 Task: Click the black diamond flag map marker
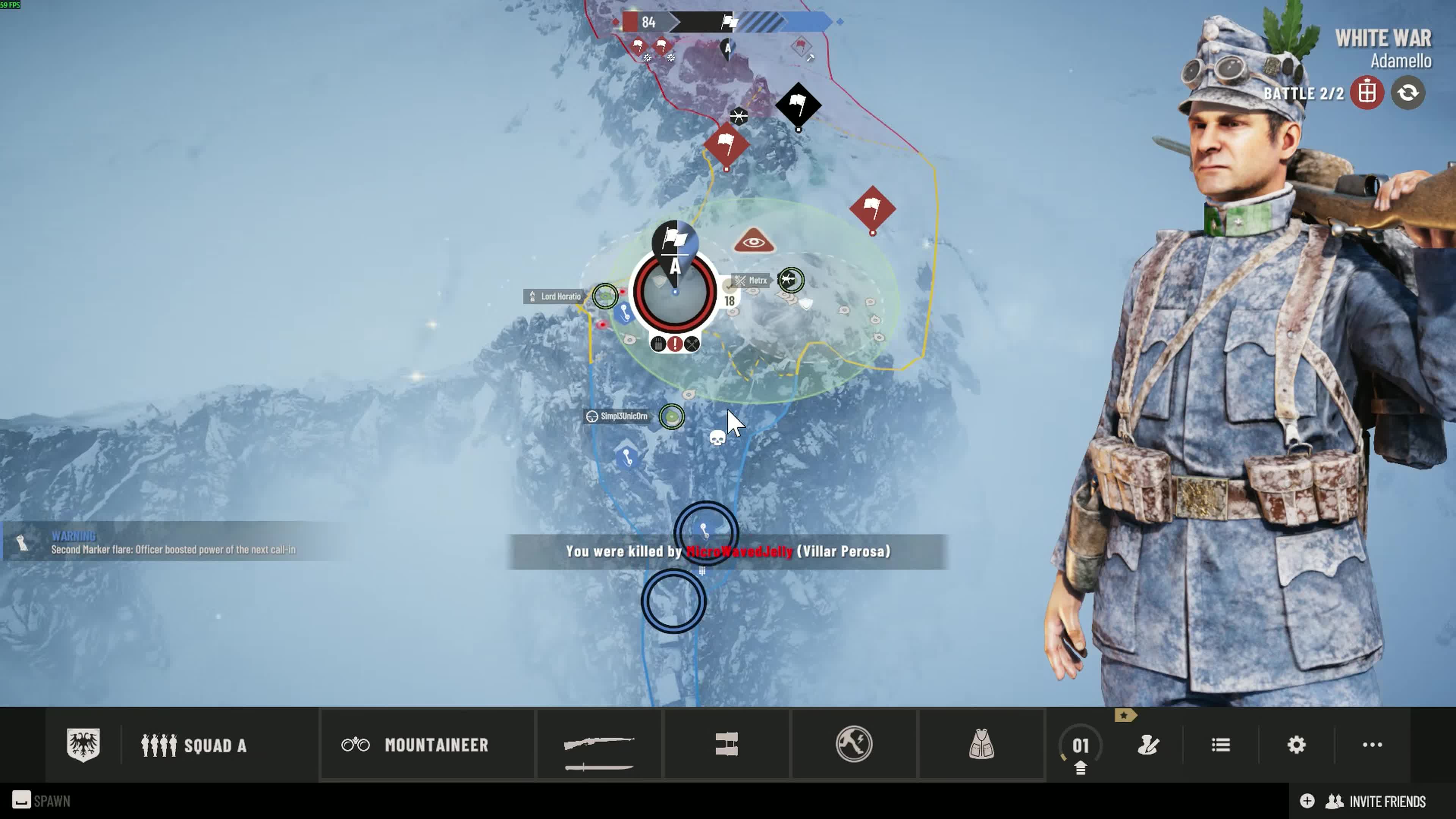pyautogui.click(x=798, y=105)
